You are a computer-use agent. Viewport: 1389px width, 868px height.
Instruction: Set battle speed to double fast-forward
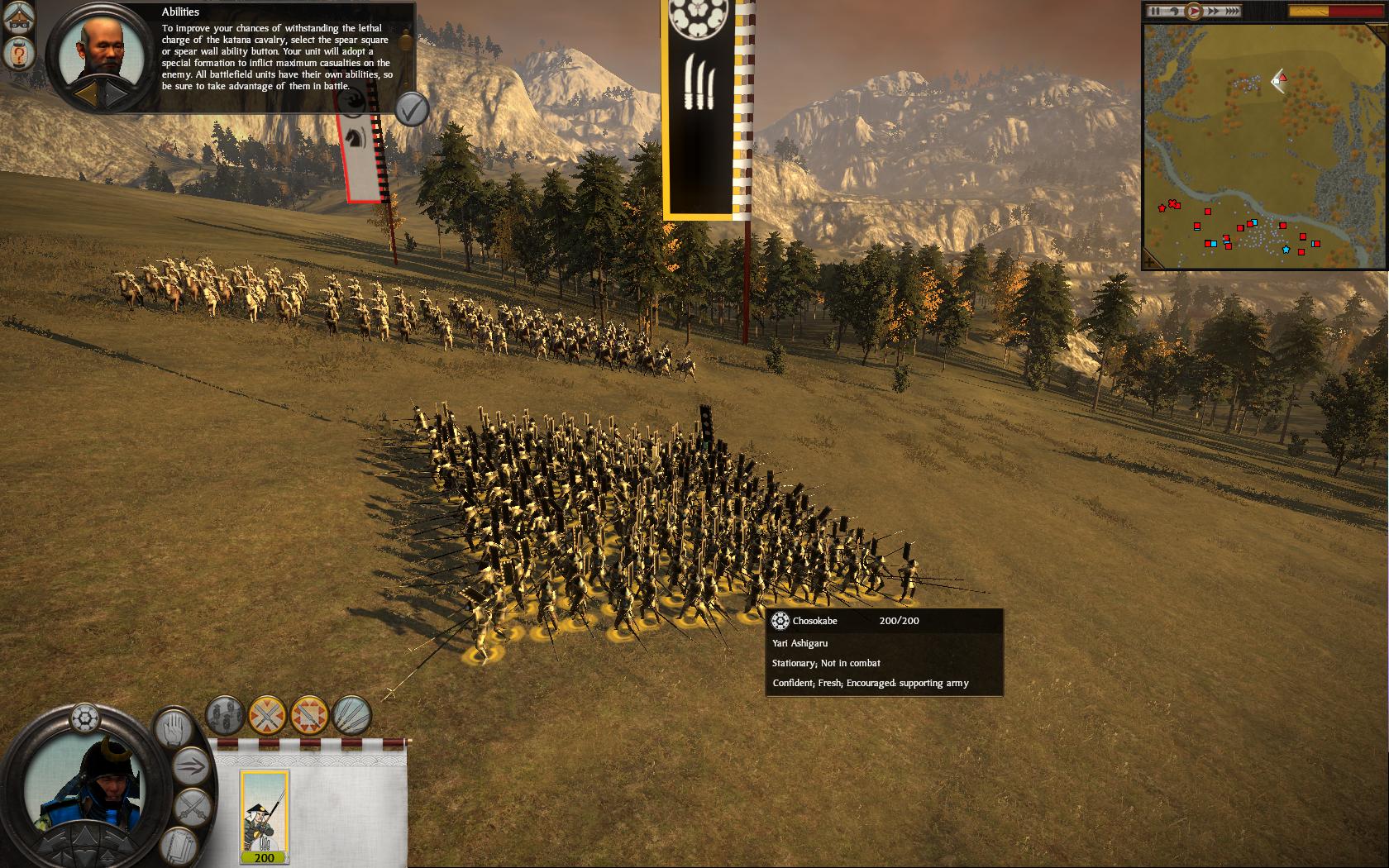tap(1213, 12)
